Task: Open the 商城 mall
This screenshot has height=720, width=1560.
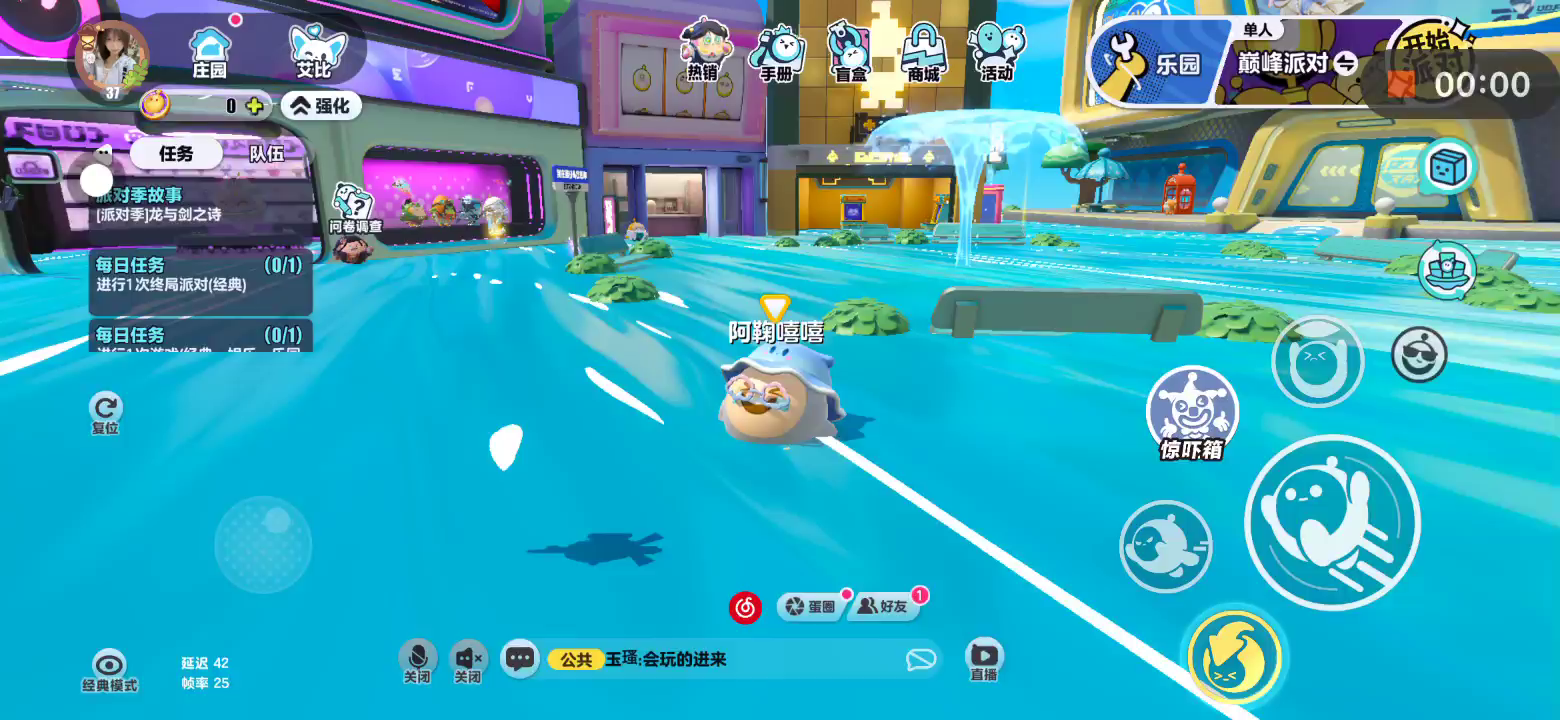Action: click(x=923, y=52)
